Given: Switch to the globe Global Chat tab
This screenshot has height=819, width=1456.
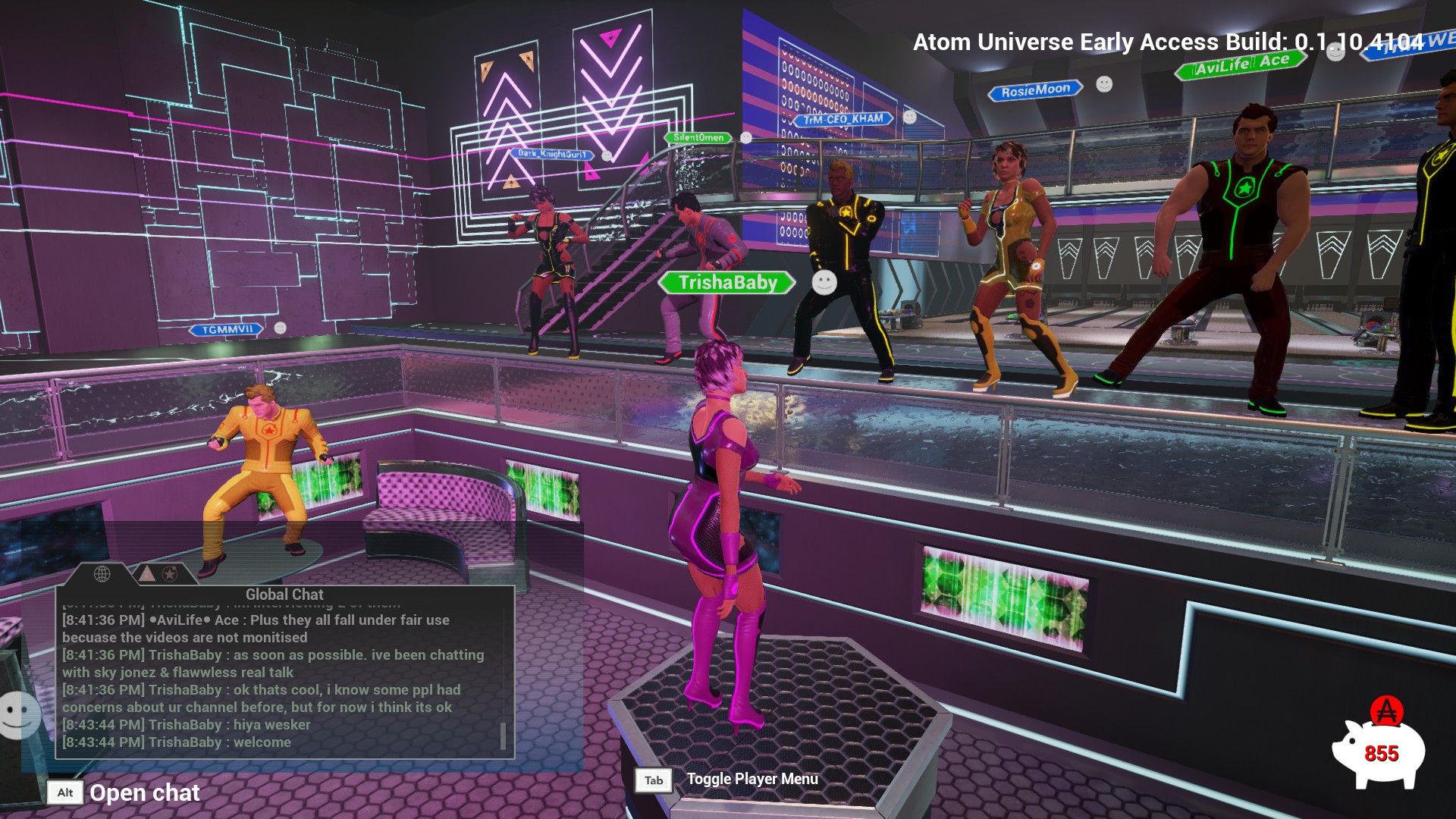Looking at the screenshot, I should (x=102, y=574).
